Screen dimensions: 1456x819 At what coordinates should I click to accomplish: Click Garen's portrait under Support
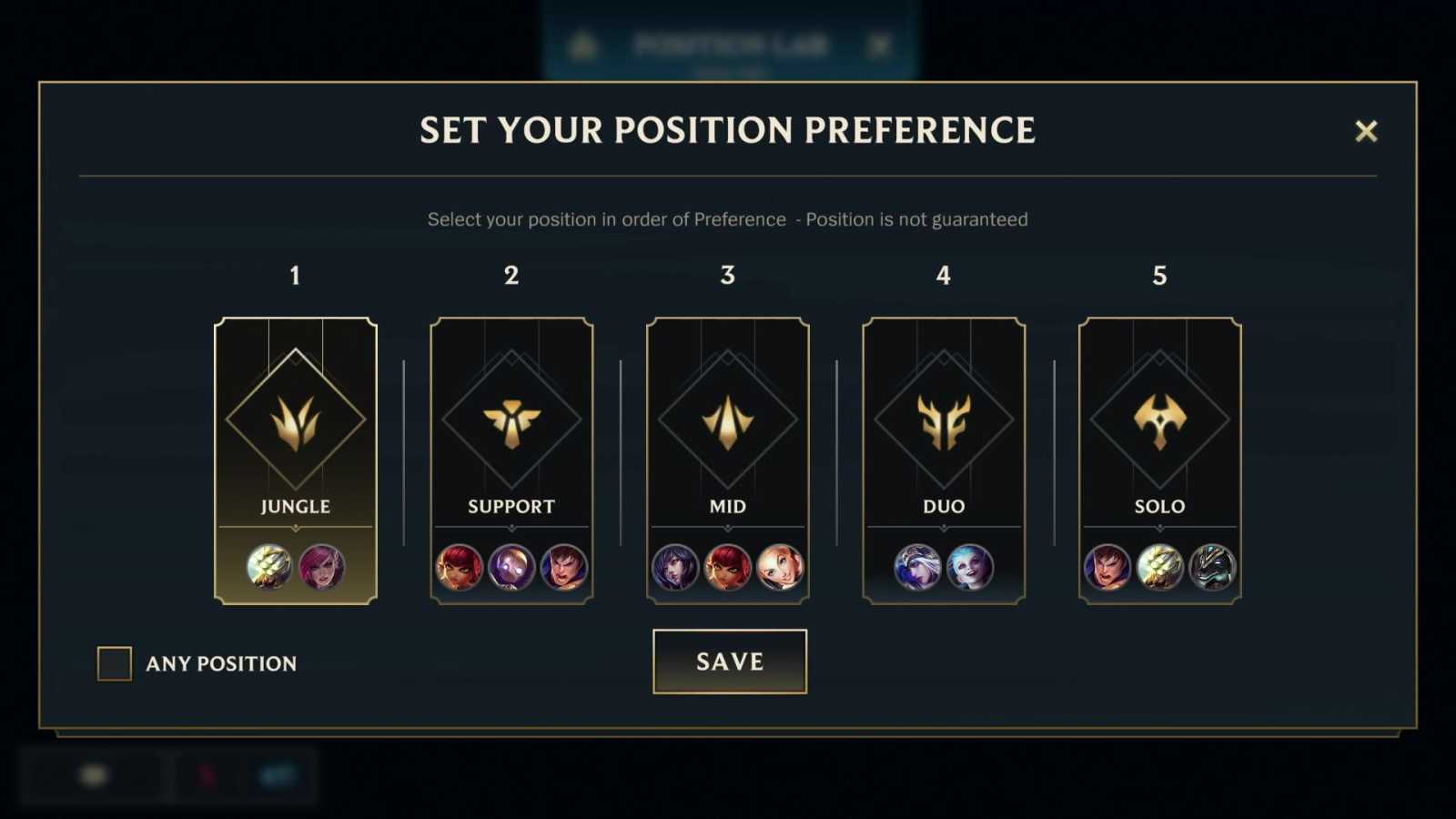click(x=564, y=567)
